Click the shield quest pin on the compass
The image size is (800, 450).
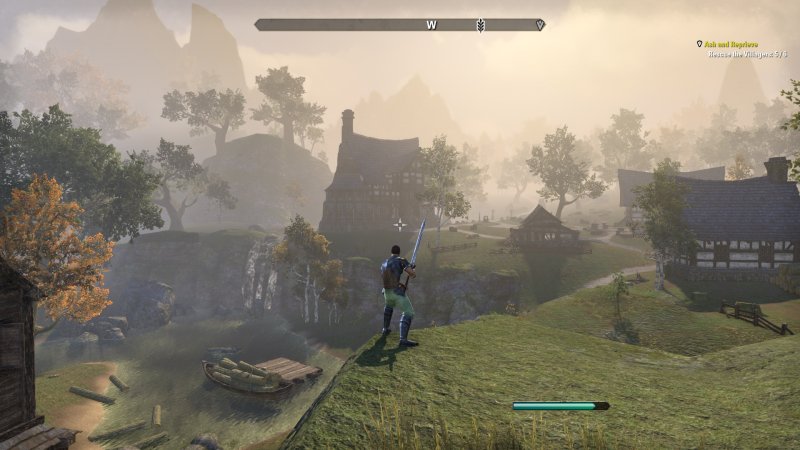point(540,25)
